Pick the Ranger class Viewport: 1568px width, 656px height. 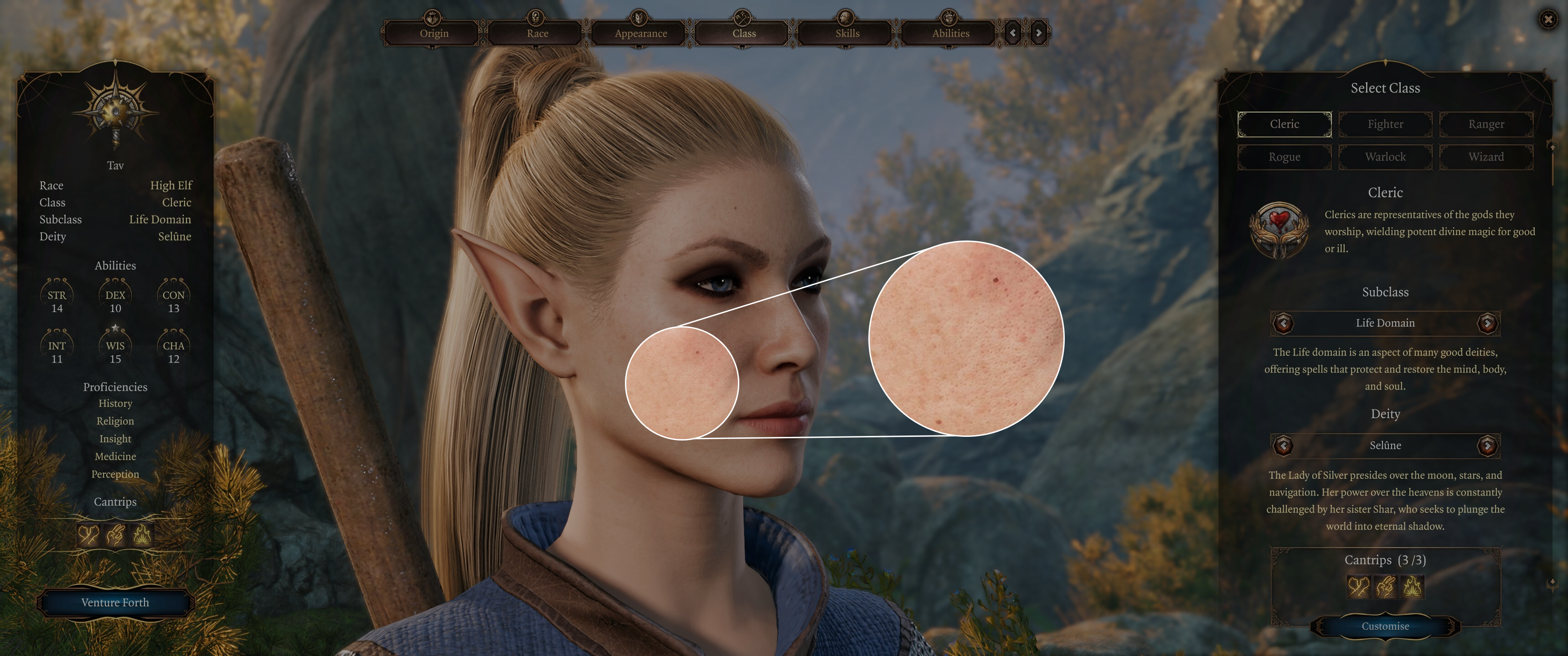[x=1486, y=124]
